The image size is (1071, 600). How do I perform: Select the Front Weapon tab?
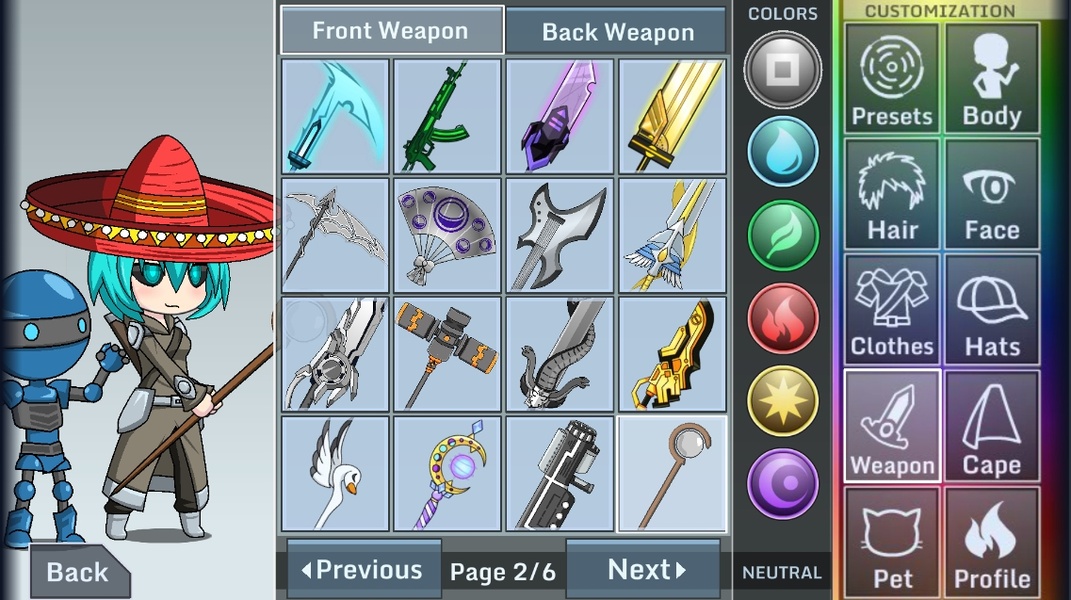coord(391,31)
